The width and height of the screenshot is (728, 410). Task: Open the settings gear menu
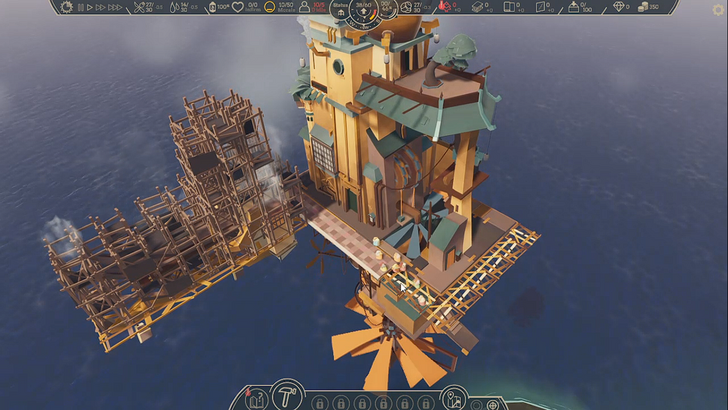pyautogui.click(x=67, y=7)
